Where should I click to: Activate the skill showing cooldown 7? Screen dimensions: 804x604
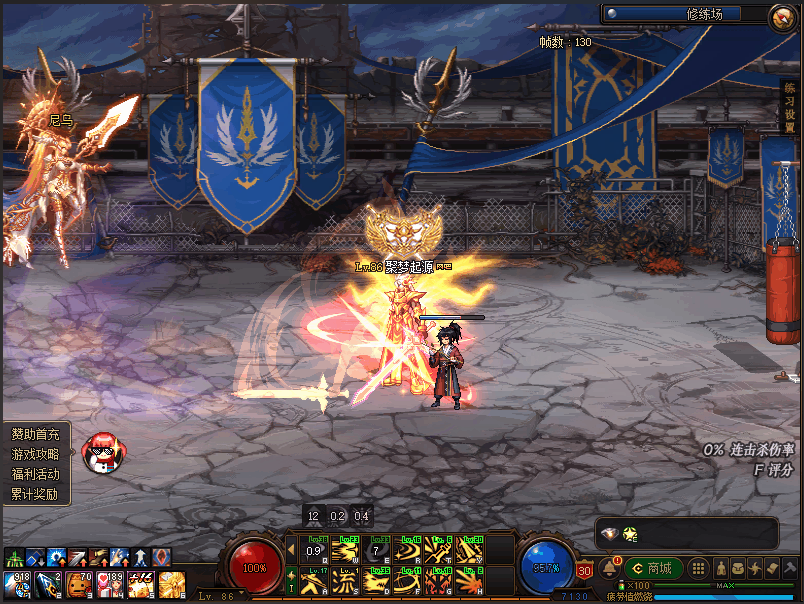(x=377, y=550)
